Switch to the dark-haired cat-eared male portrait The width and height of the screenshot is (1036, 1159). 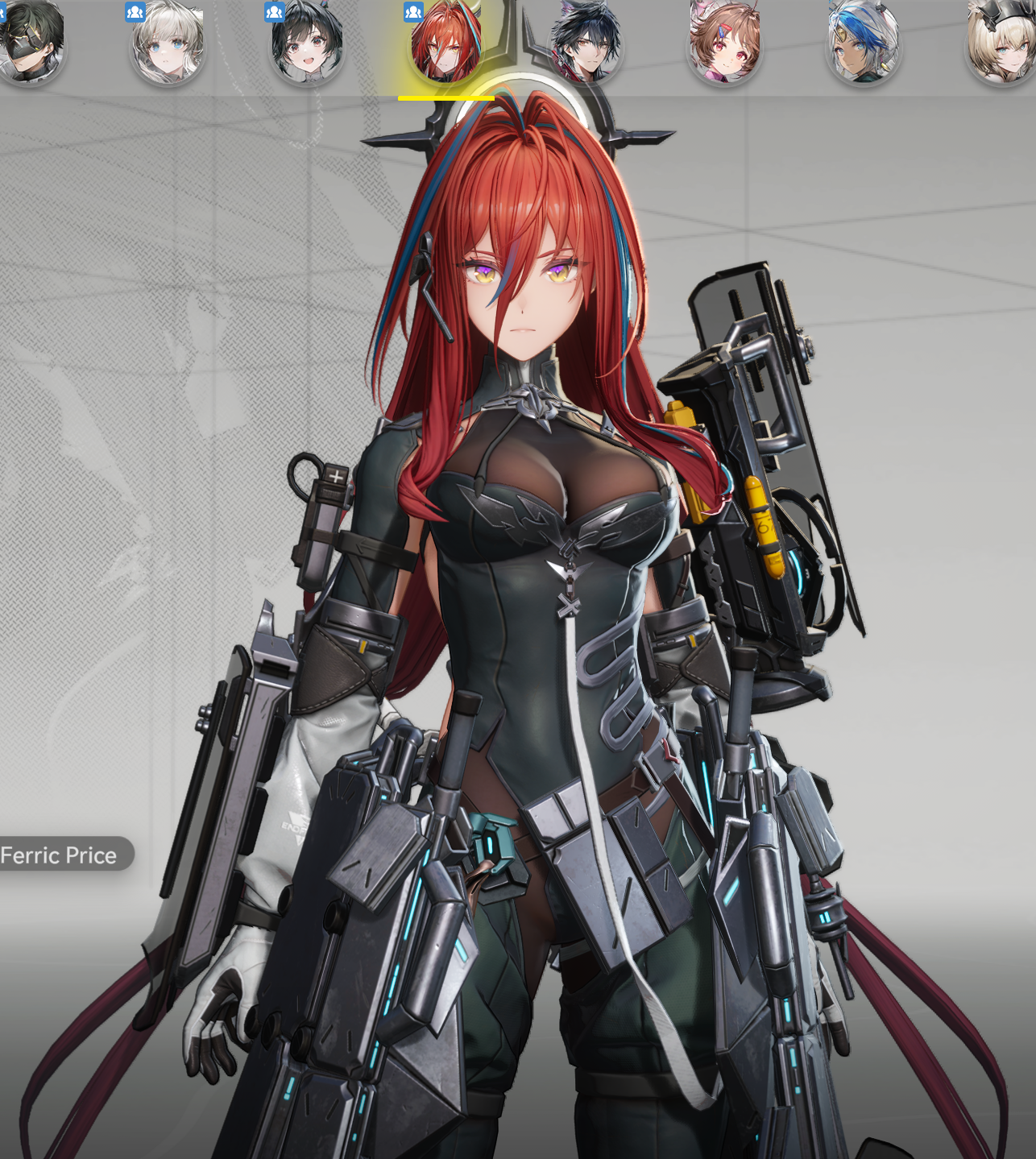pyautogui.click(x=585, y=43)
